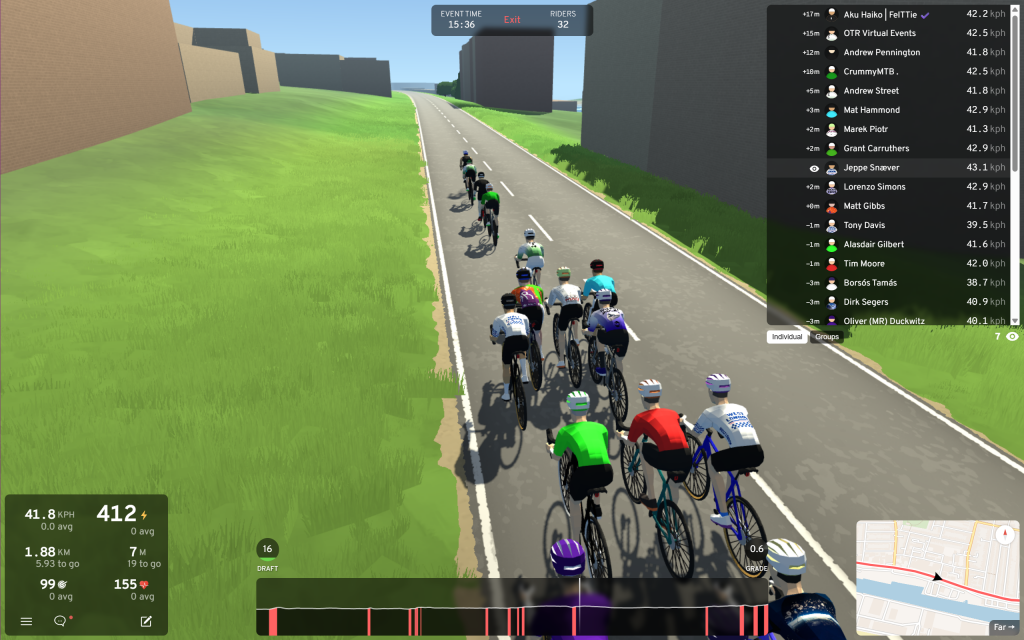The image size is (1024, 640).
Task: Open the hamburger menu
Action: pyautogui.click(x=27, y=621)
